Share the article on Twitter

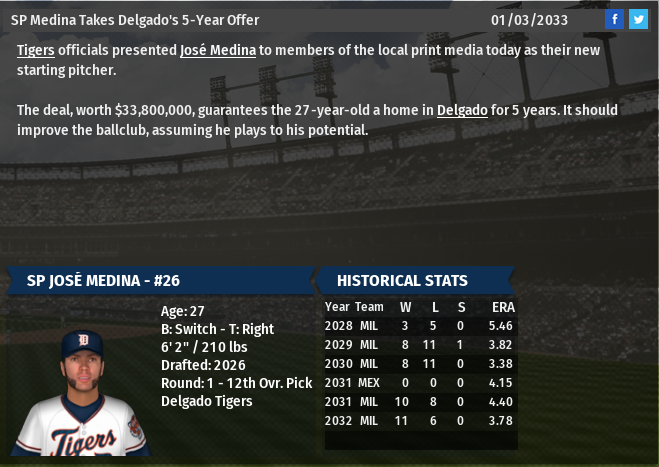click(x=638, y=19)
